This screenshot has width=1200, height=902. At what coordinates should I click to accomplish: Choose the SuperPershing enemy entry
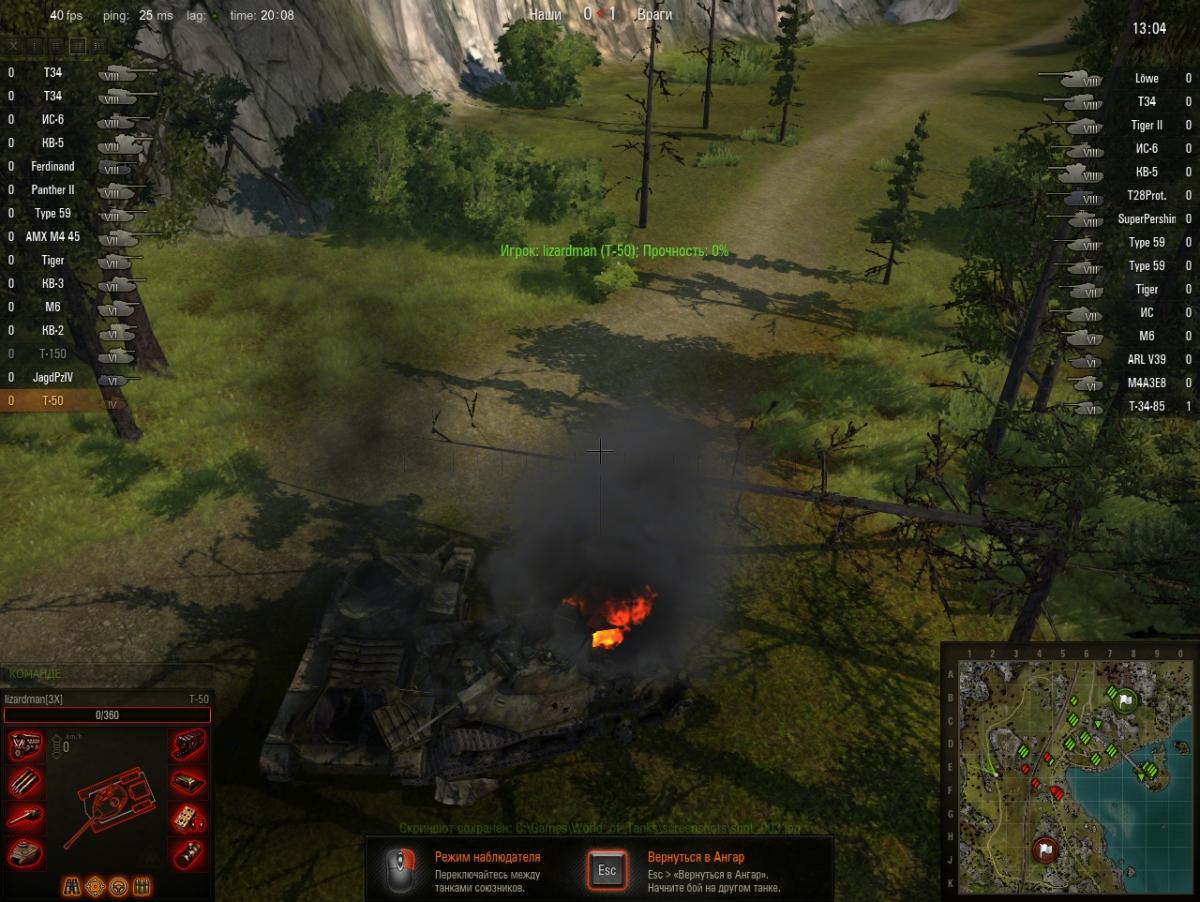(x=1146, y=219)
